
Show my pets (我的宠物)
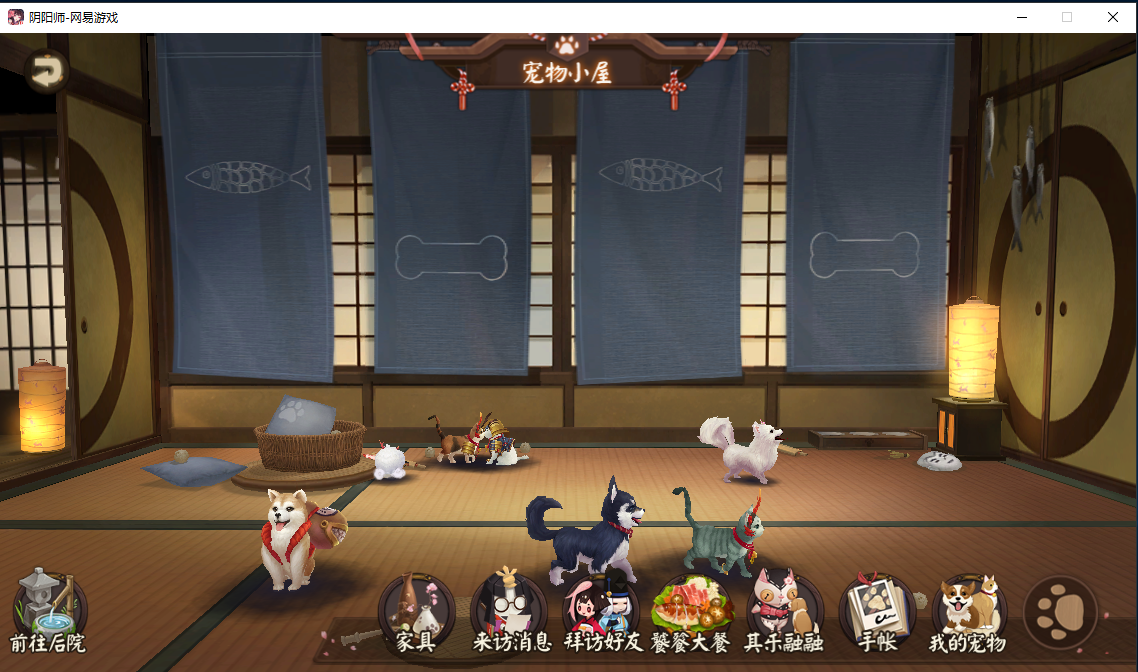(x=968, y=612)
